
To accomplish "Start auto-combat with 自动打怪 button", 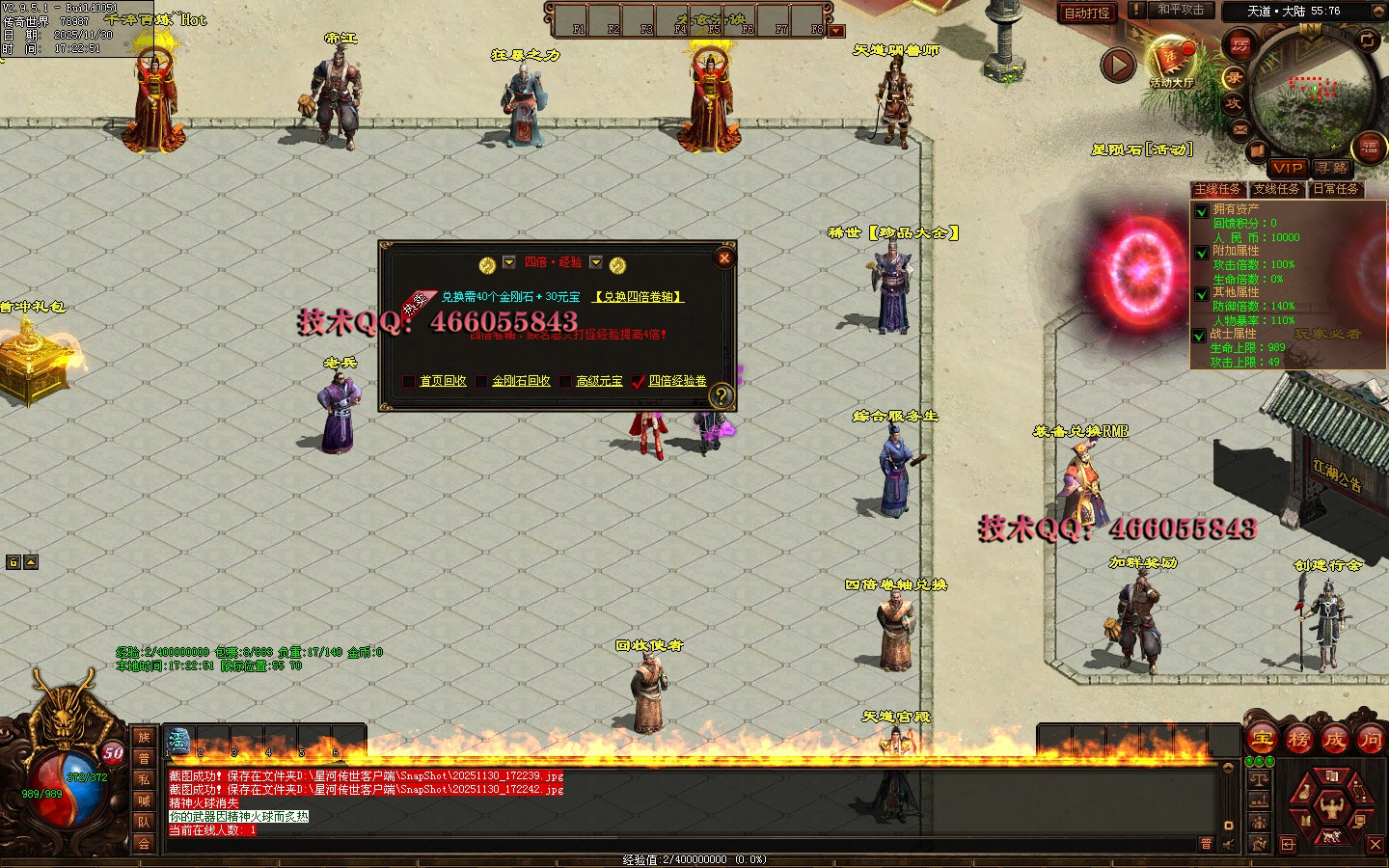I will tap(1087, 13).
